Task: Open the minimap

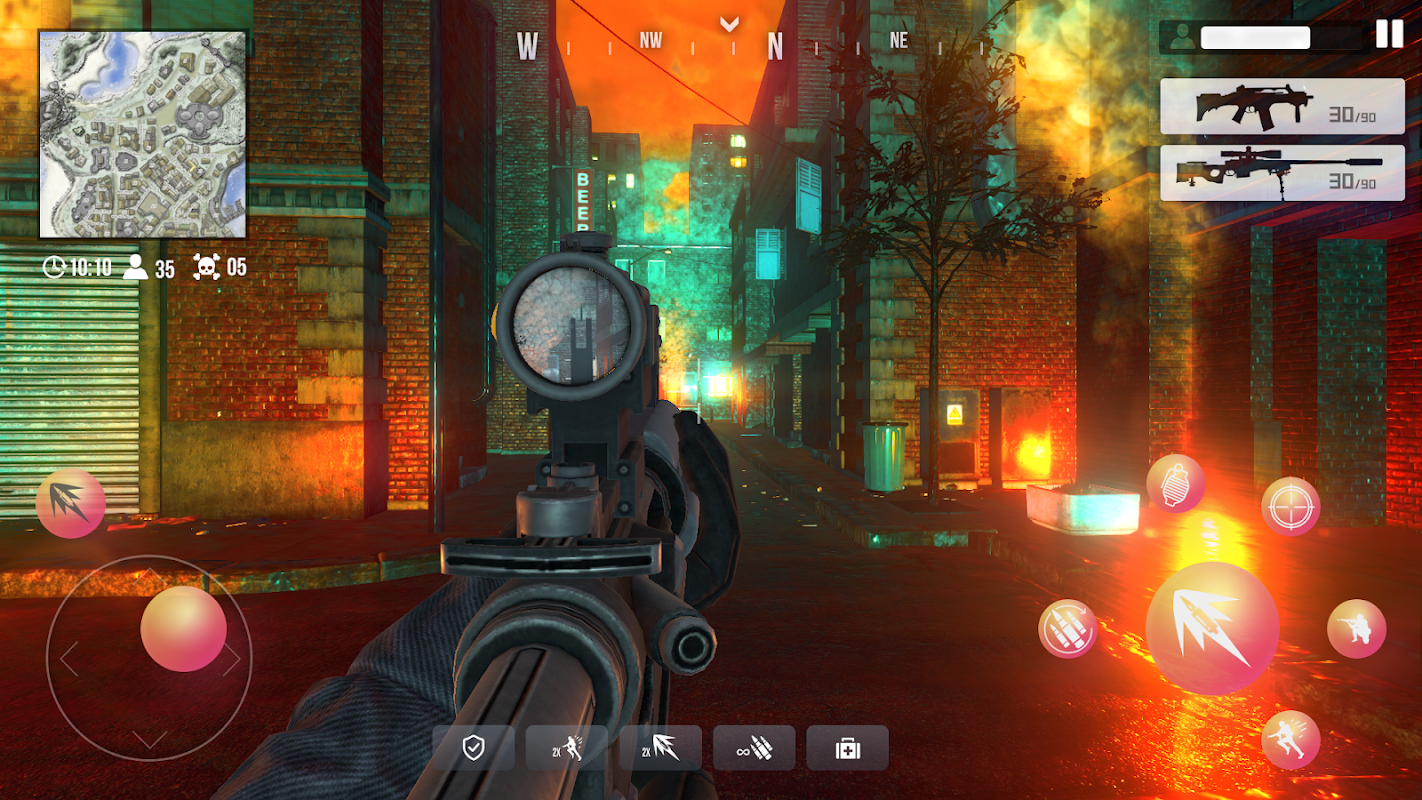Action: 143,134
